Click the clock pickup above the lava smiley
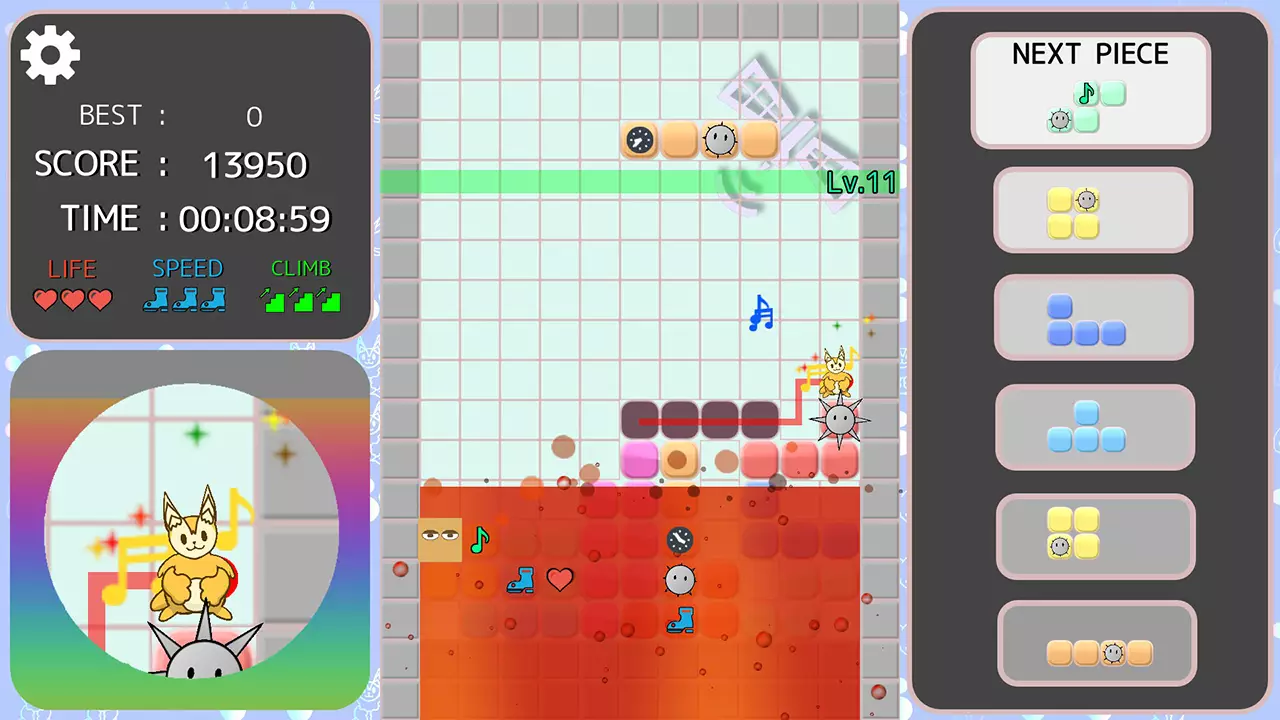Screen dimensions: 1280x720 tap(679, 540)
